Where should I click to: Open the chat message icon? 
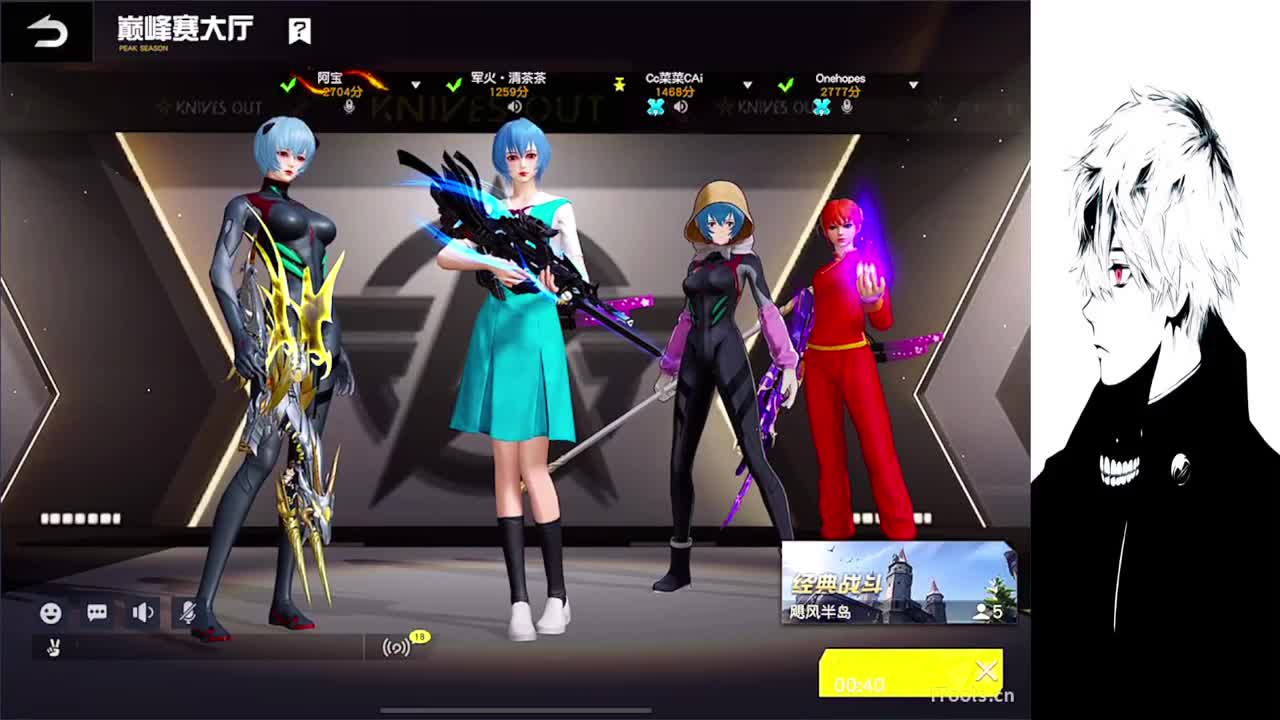[x=95, y=613]
